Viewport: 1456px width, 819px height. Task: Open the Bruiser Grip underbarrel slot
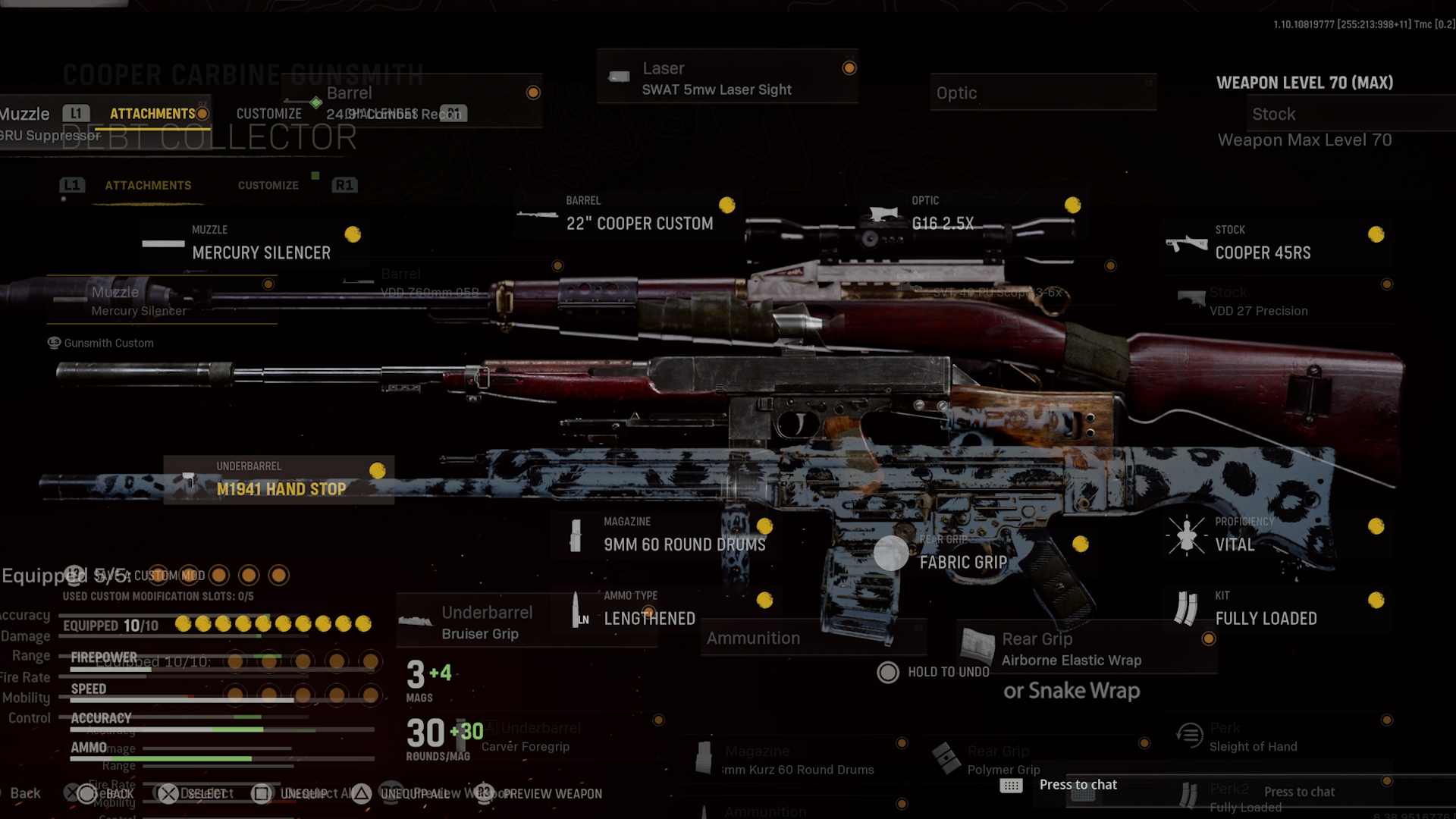tap(480, 633)
